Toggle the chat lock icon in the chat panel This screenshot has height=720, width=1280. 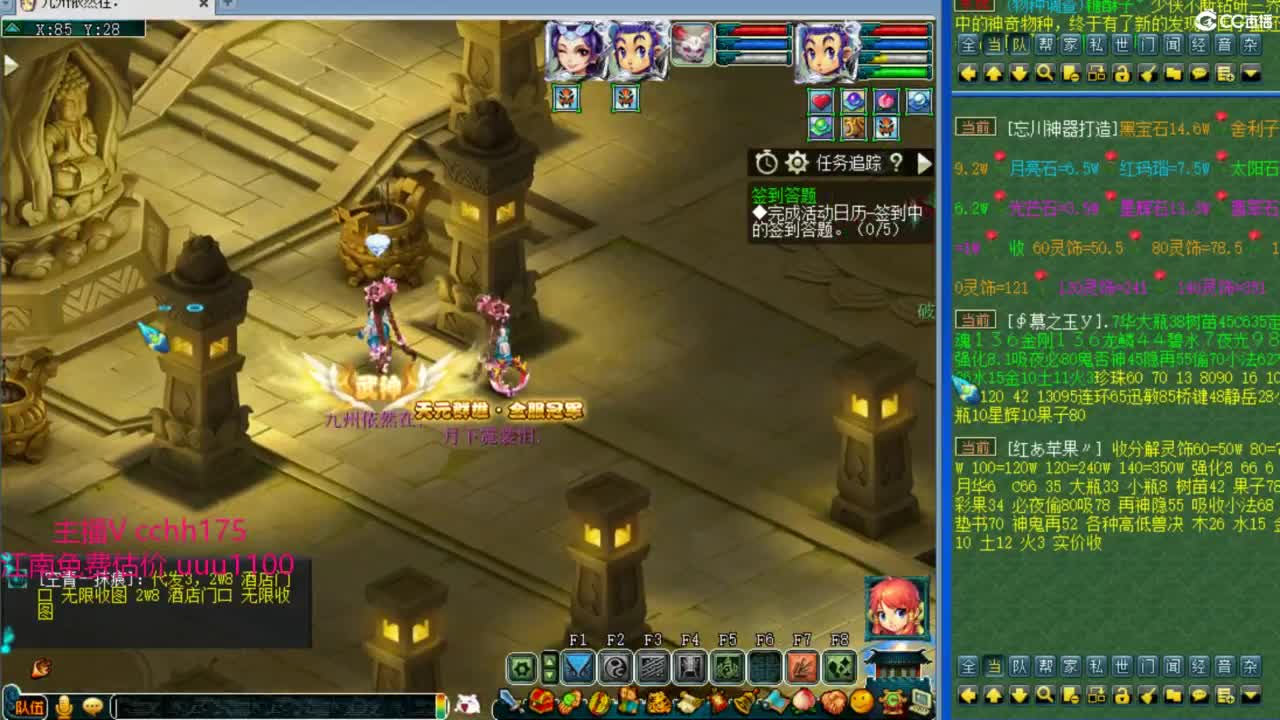(x=1121, y=74)
